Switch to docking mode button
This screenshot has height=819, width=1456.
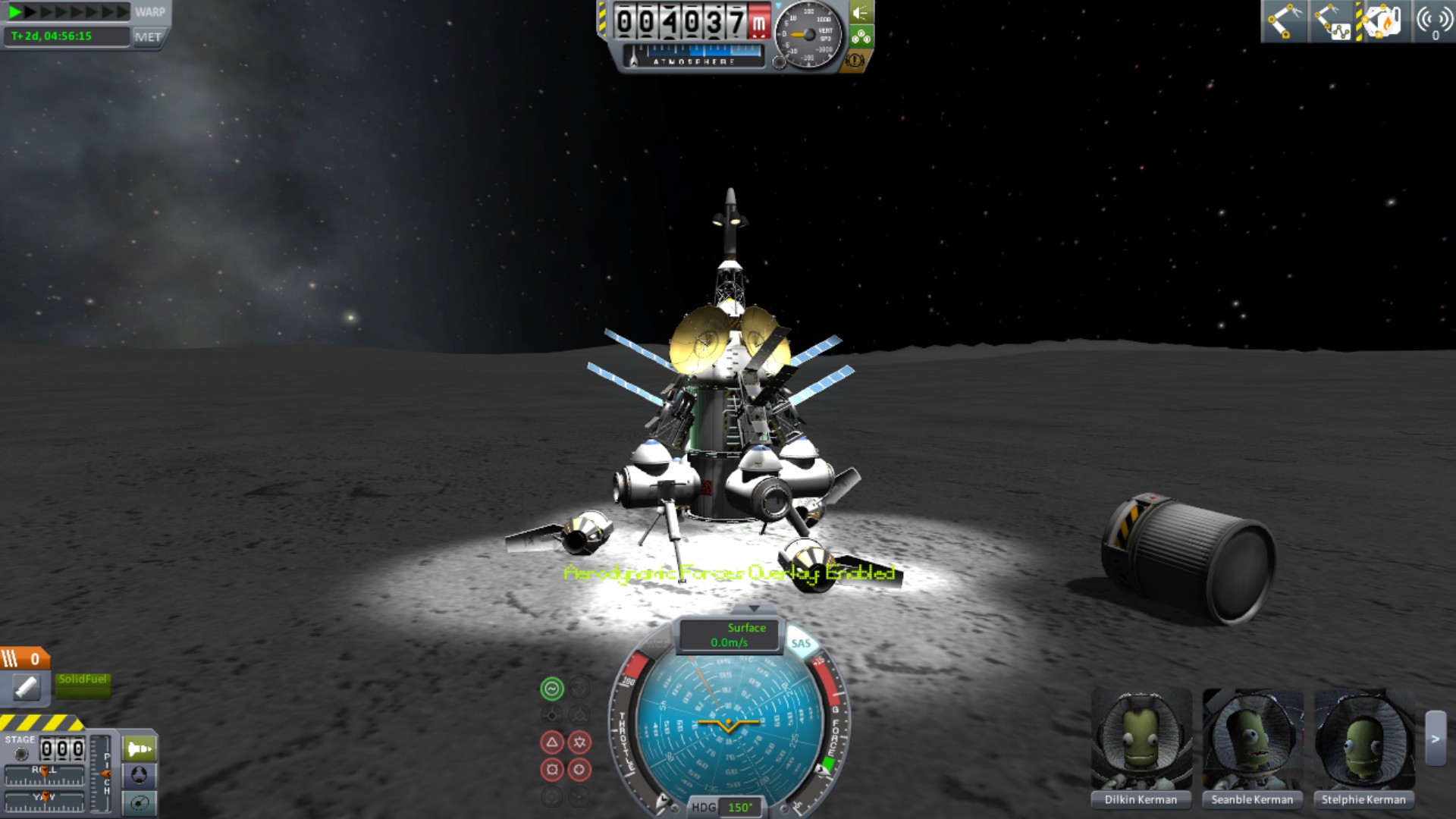click(x=140, y=775)
